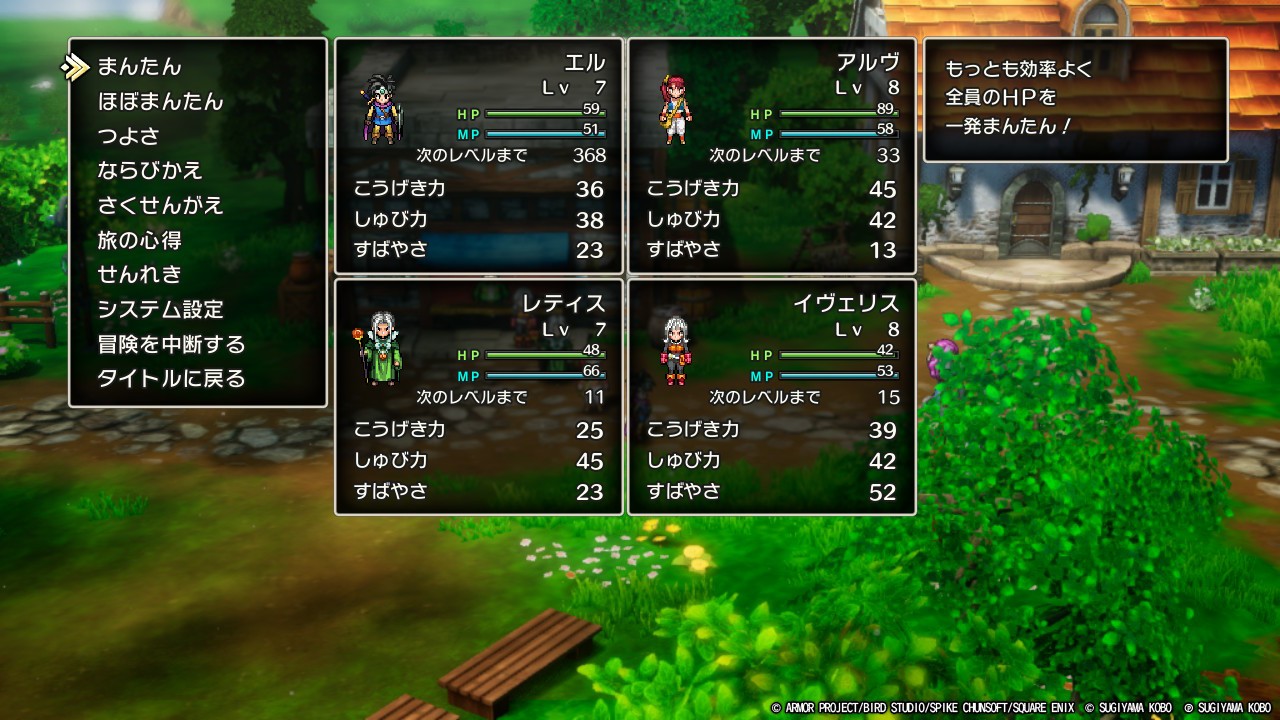Select ならびかえ to reorder party
The width and height of the screenshot is (1280, 720).
click(150, 171)
